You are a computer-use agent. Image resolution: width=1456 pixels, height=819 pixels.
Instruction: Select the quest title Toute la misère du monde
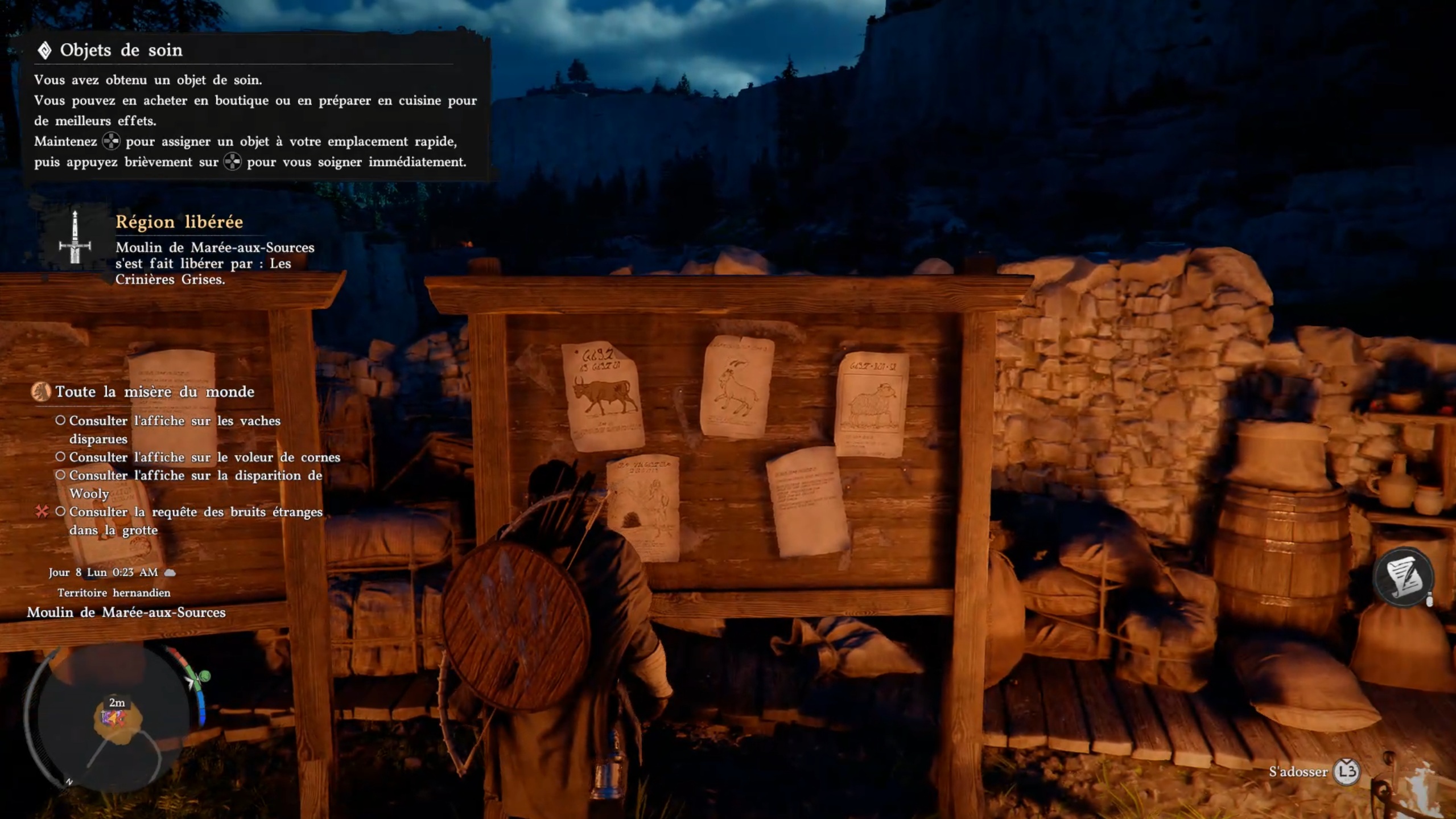[154, 392]
